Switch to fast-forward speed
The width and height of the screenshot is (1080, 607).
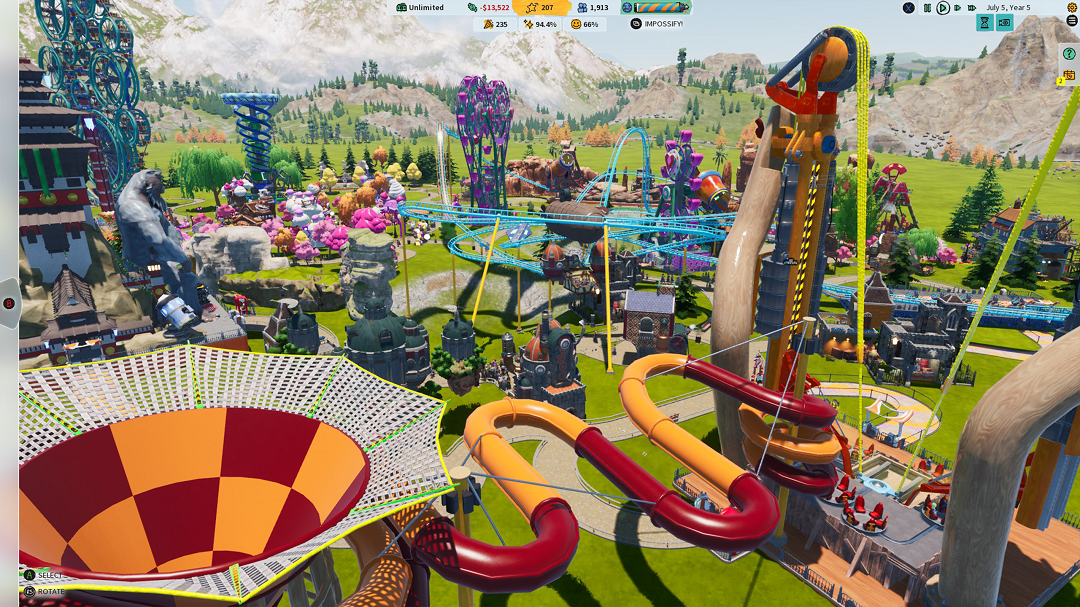point(957,8)
